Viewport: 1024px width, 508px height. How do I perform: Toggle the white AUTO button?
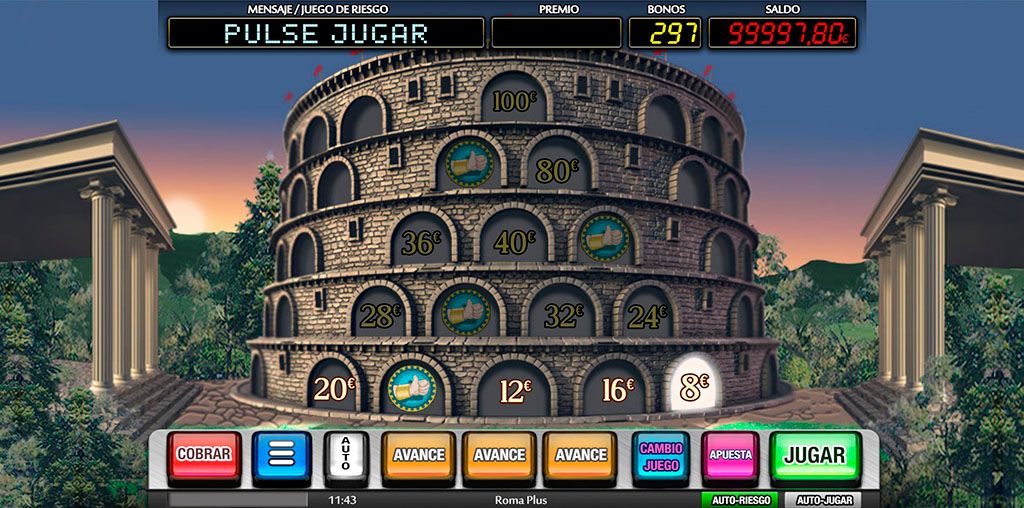tap(347, 455)
